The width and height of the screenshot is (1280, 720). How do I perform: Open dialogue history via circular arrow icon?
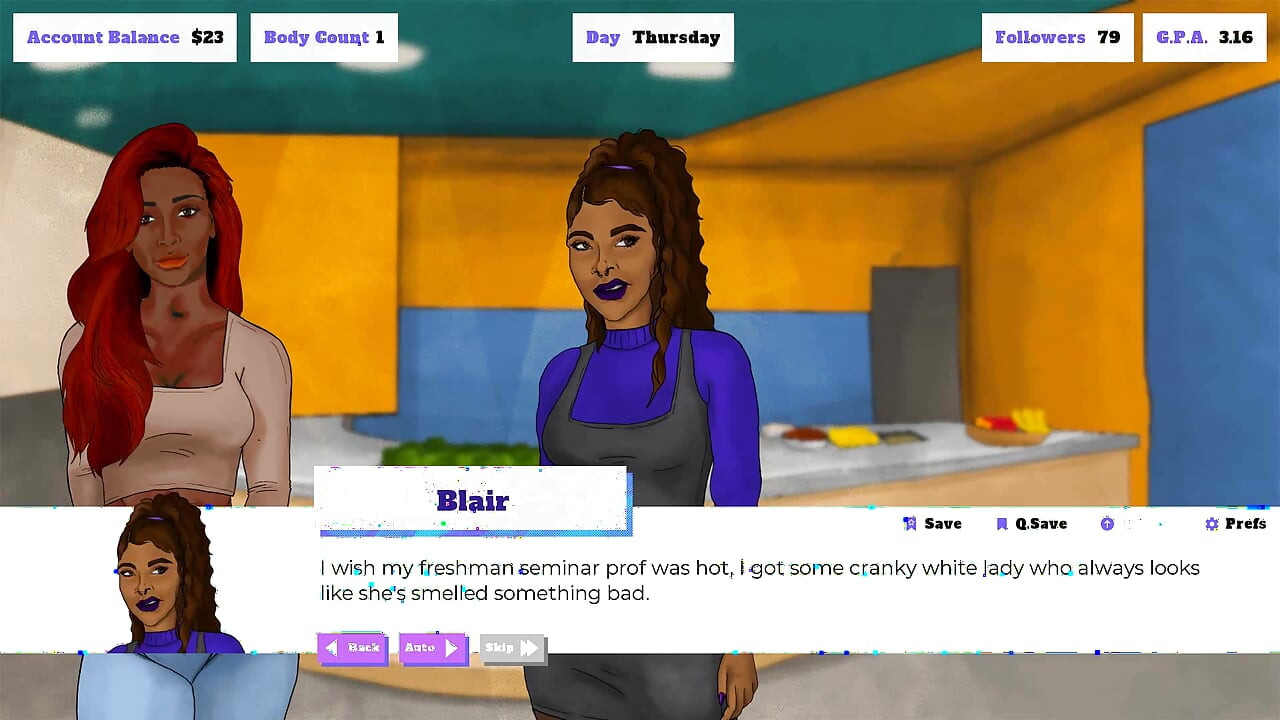pos(1108,523)
